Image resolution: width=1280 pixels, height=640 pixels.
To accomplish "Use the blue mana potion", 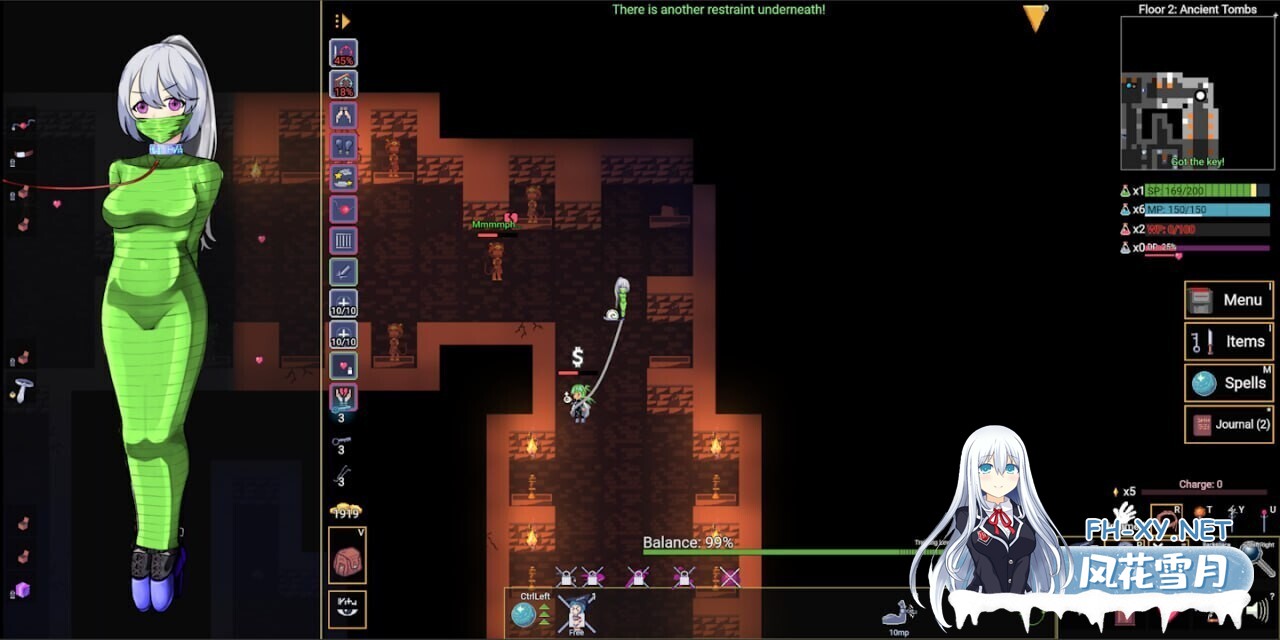I will pos(1125,209).
